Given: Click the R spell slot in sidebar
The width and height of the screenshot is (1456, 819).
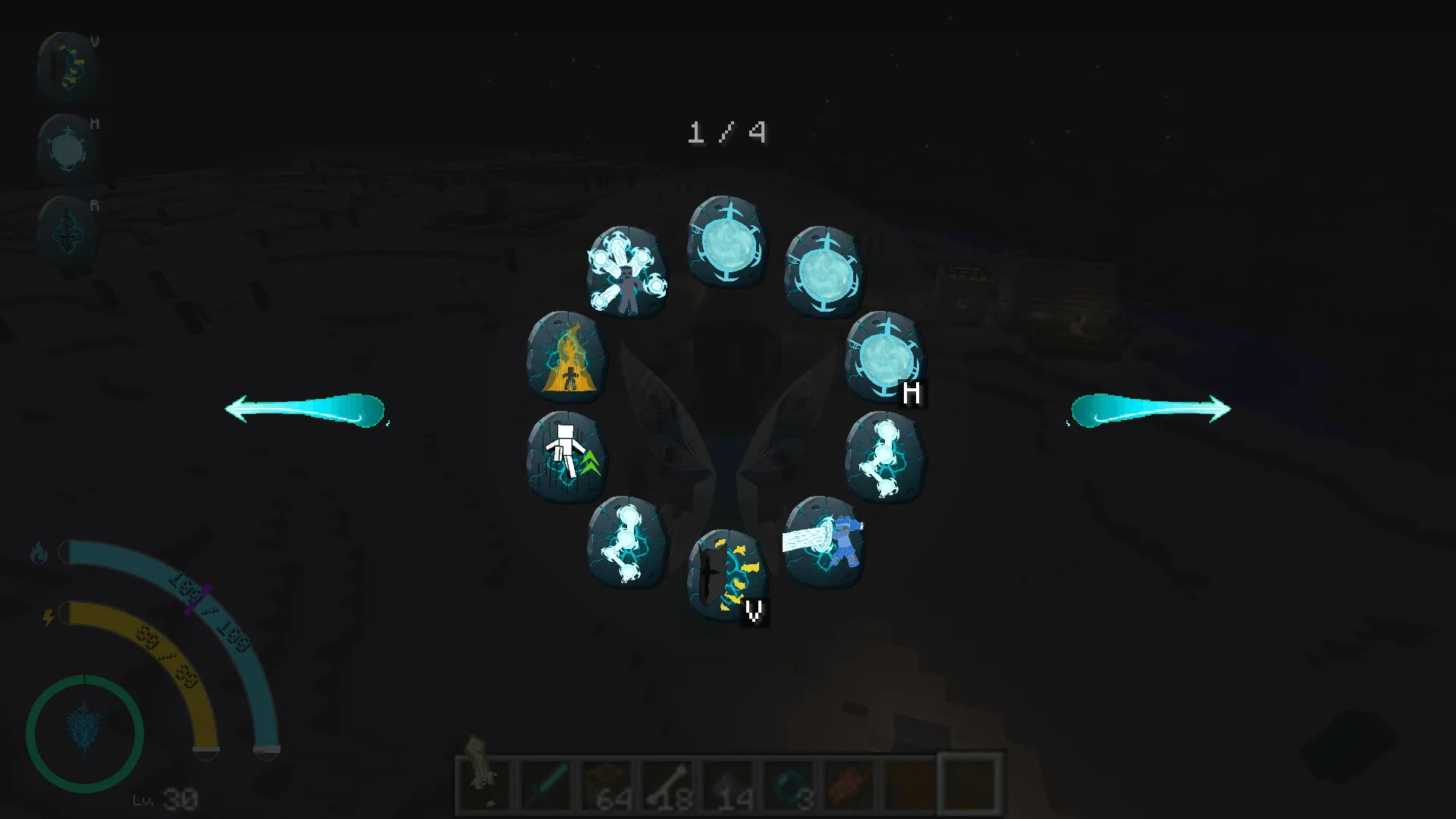Looking at the screenshot, I should (x=68, y=227).
